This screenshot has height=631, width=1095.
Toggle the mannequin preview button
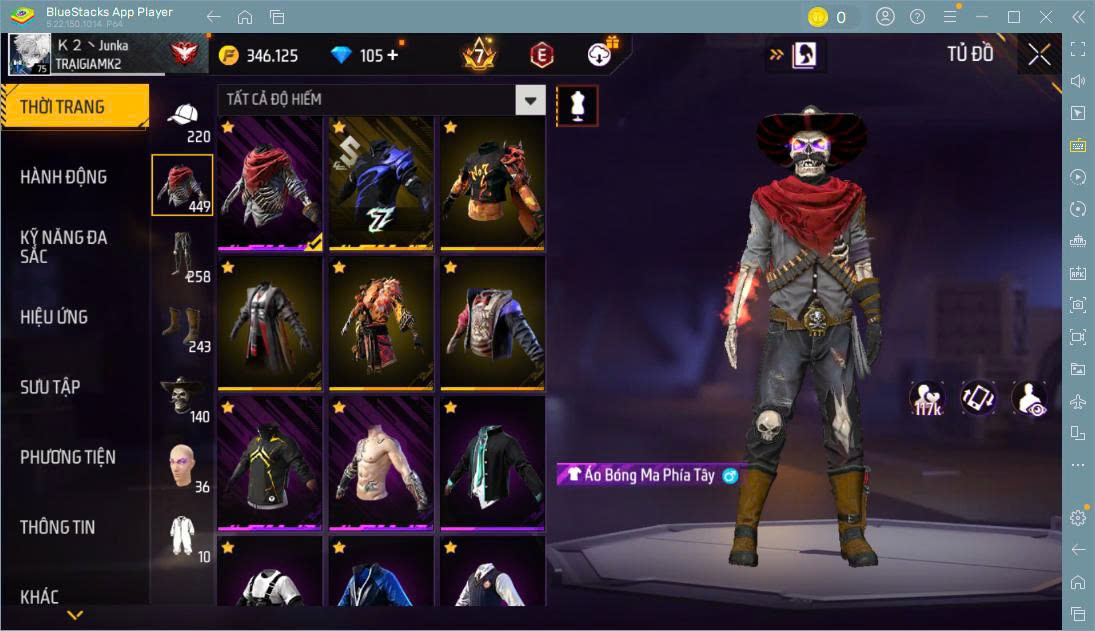coord(577,105)
